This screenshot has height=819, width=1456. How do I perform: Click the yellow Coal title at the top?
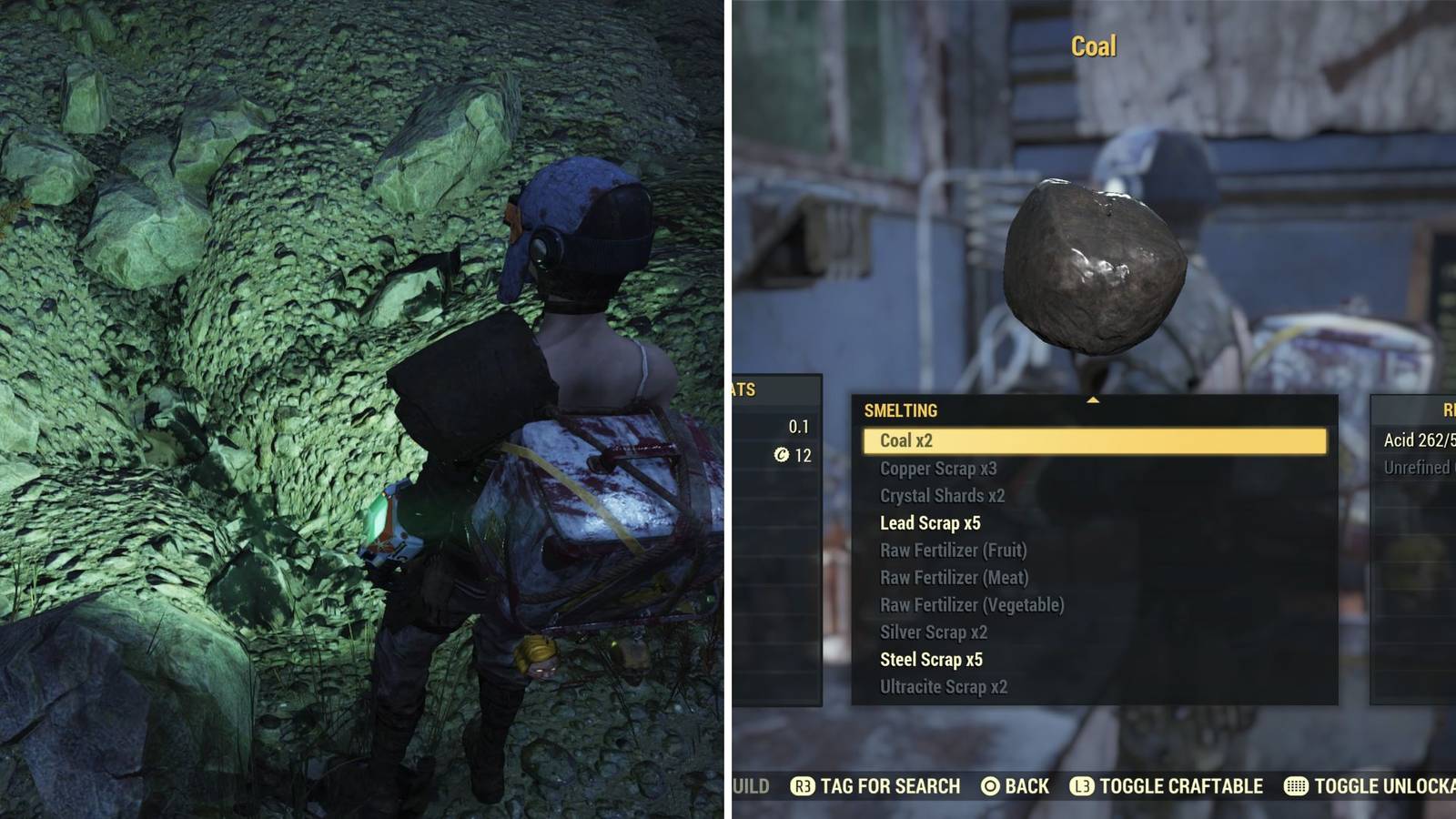1094,46
